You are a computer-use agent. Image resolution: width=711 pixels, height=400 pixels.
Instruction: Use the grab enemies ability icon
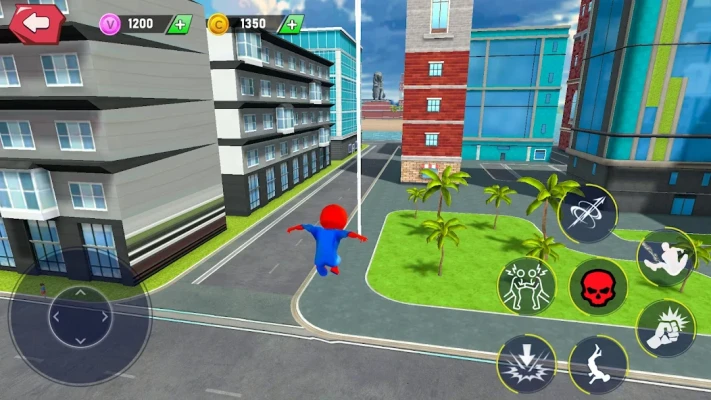coord(527,284)
